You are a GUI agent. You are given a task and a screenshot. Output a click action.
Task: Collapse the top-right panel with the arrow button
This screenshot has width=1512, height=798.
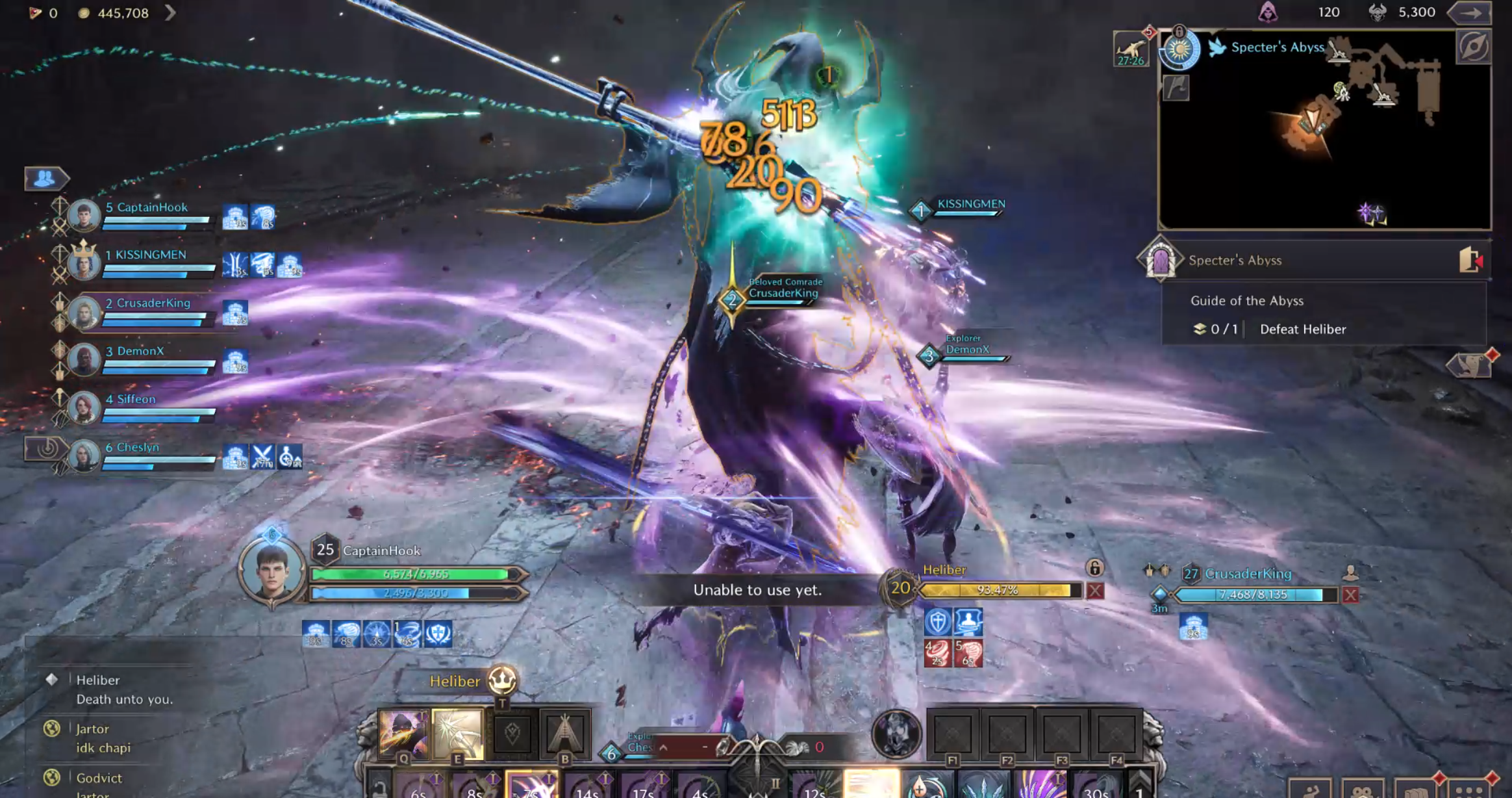[x=1472, y=12]
